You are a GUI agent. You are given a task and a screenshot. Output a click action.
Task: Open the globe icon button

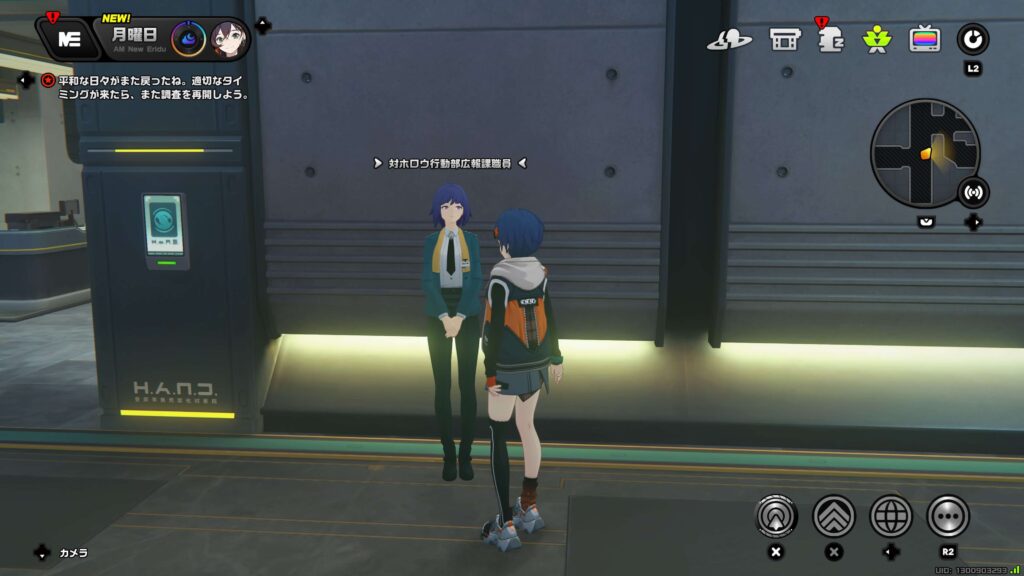tap(890, 516)
